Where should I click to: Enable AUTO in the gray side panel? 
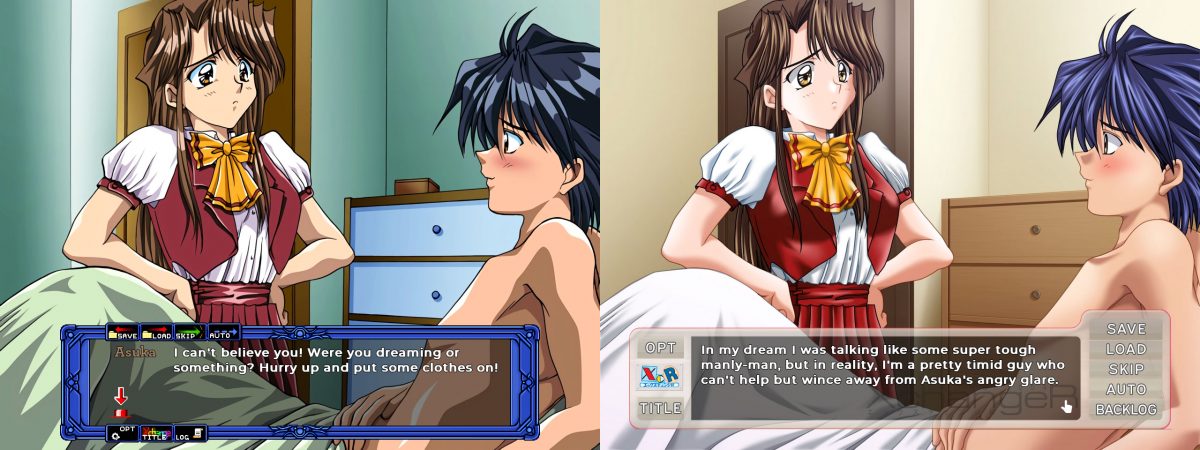[1126, 389]
